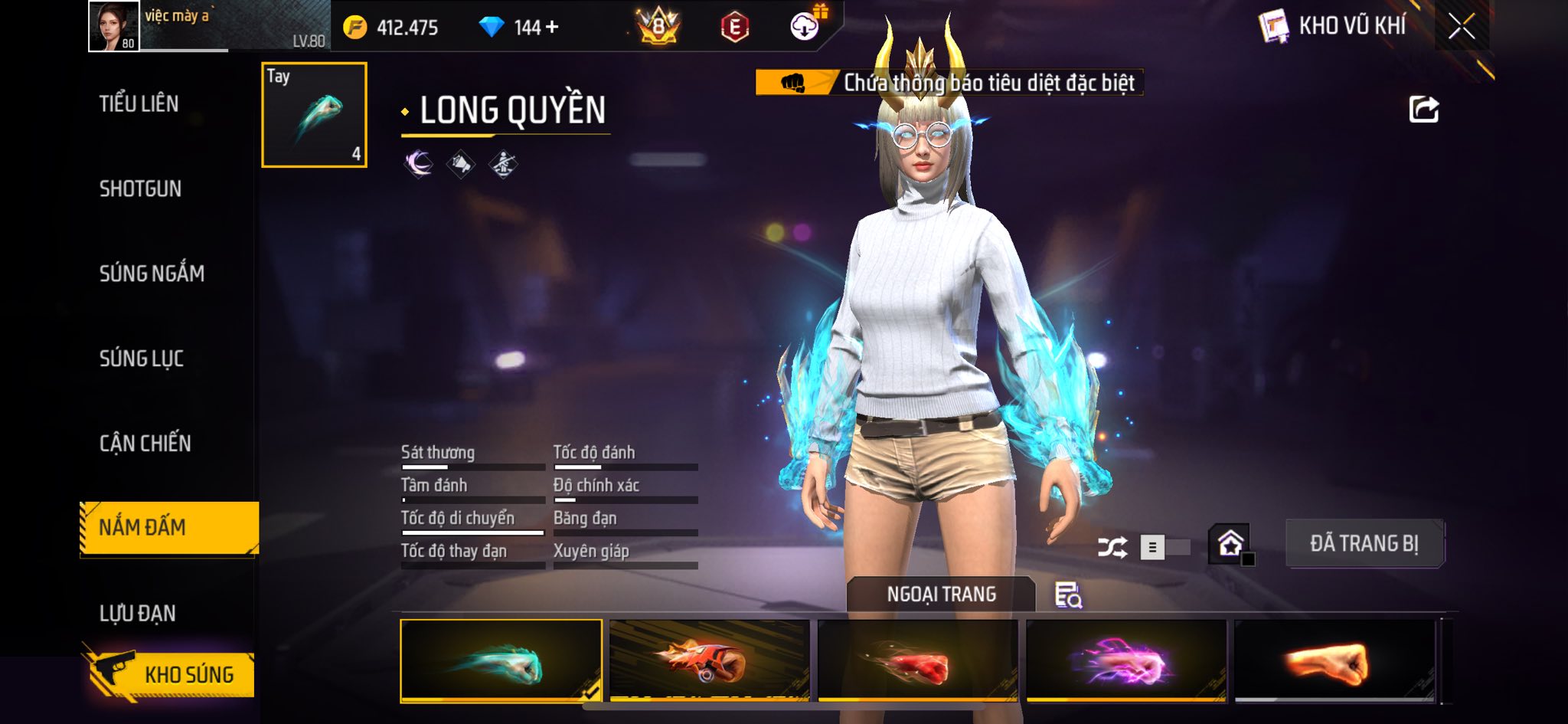Open the Ngoại Trang tab
Screen dimensions: 1568x724
(x=941, y=595)
